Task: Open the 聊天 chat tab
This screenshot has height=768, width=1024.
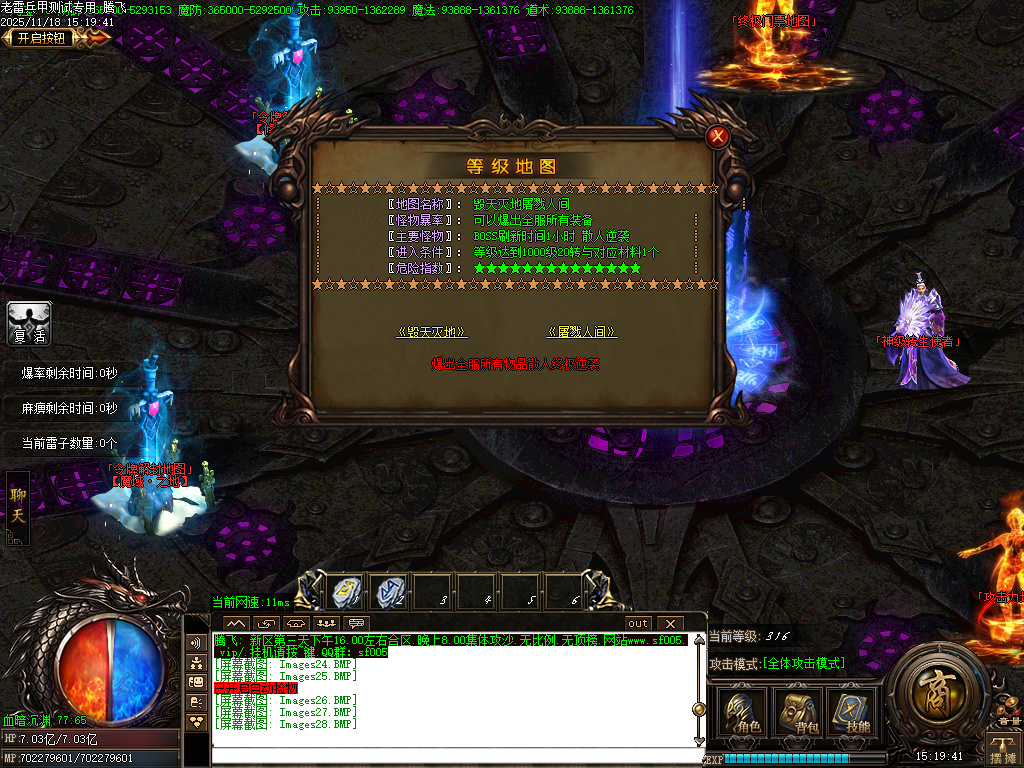Action: tap(18, 506)
